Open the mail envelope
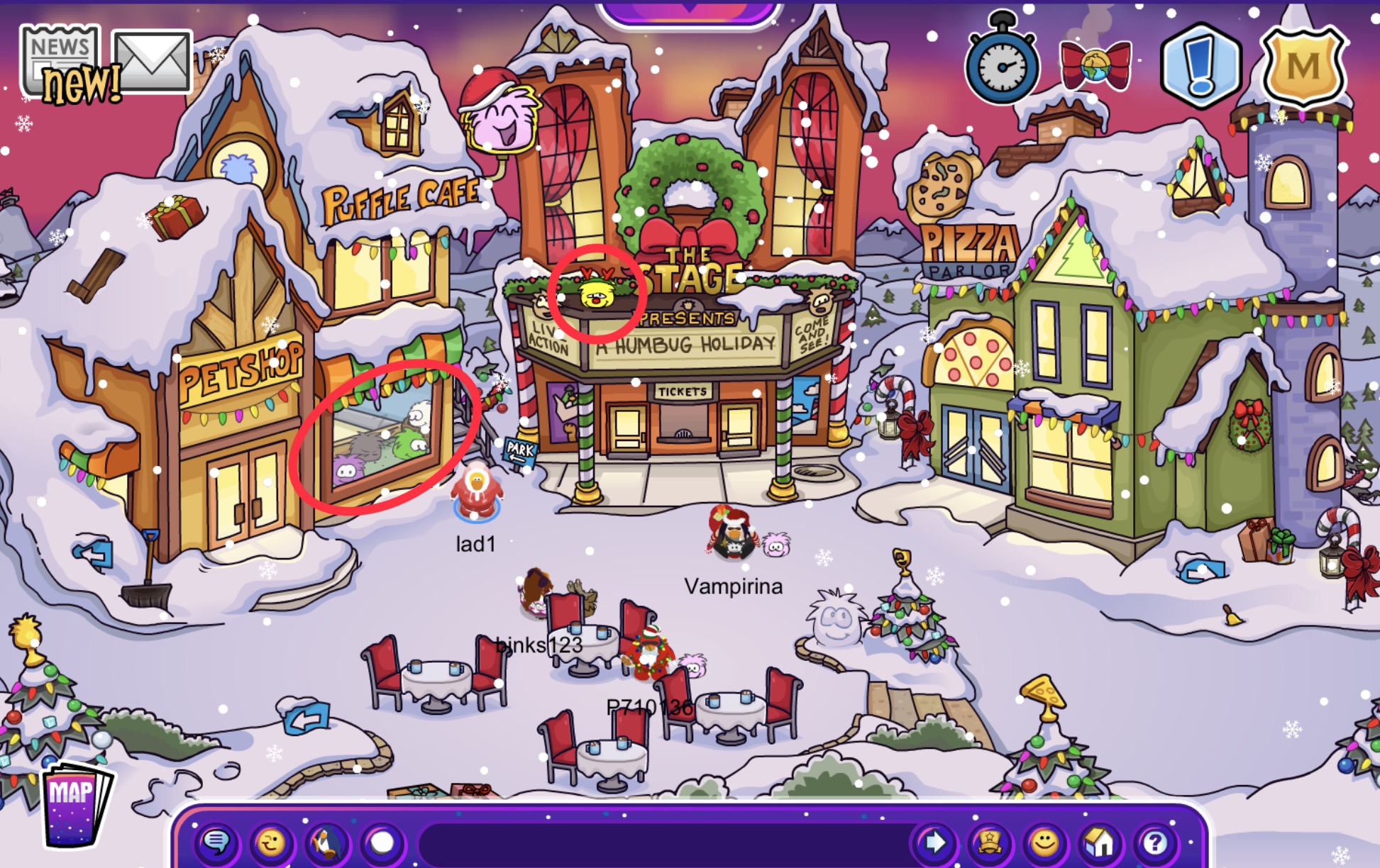The image size is (1380, 868). click(x=152, y=60)
